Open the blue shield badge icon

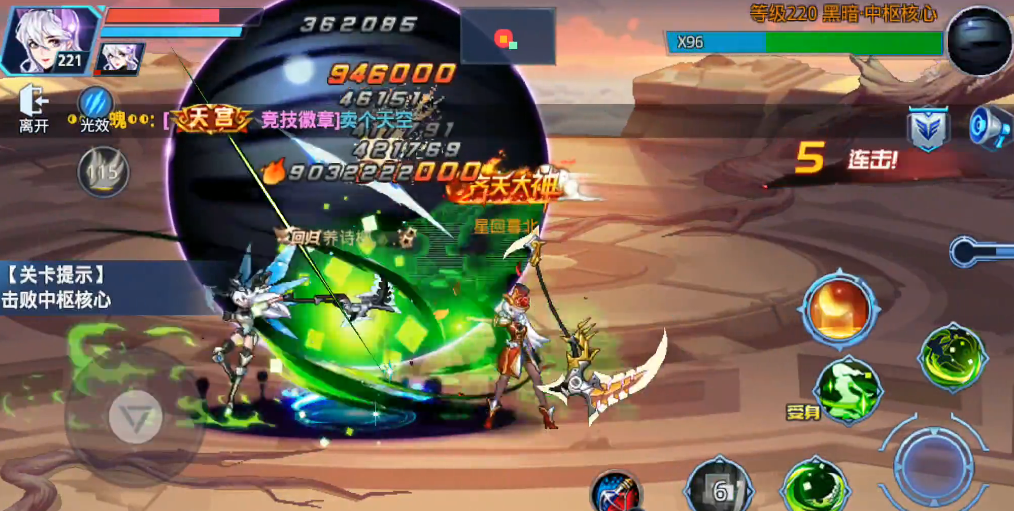(x=927, y=129)
